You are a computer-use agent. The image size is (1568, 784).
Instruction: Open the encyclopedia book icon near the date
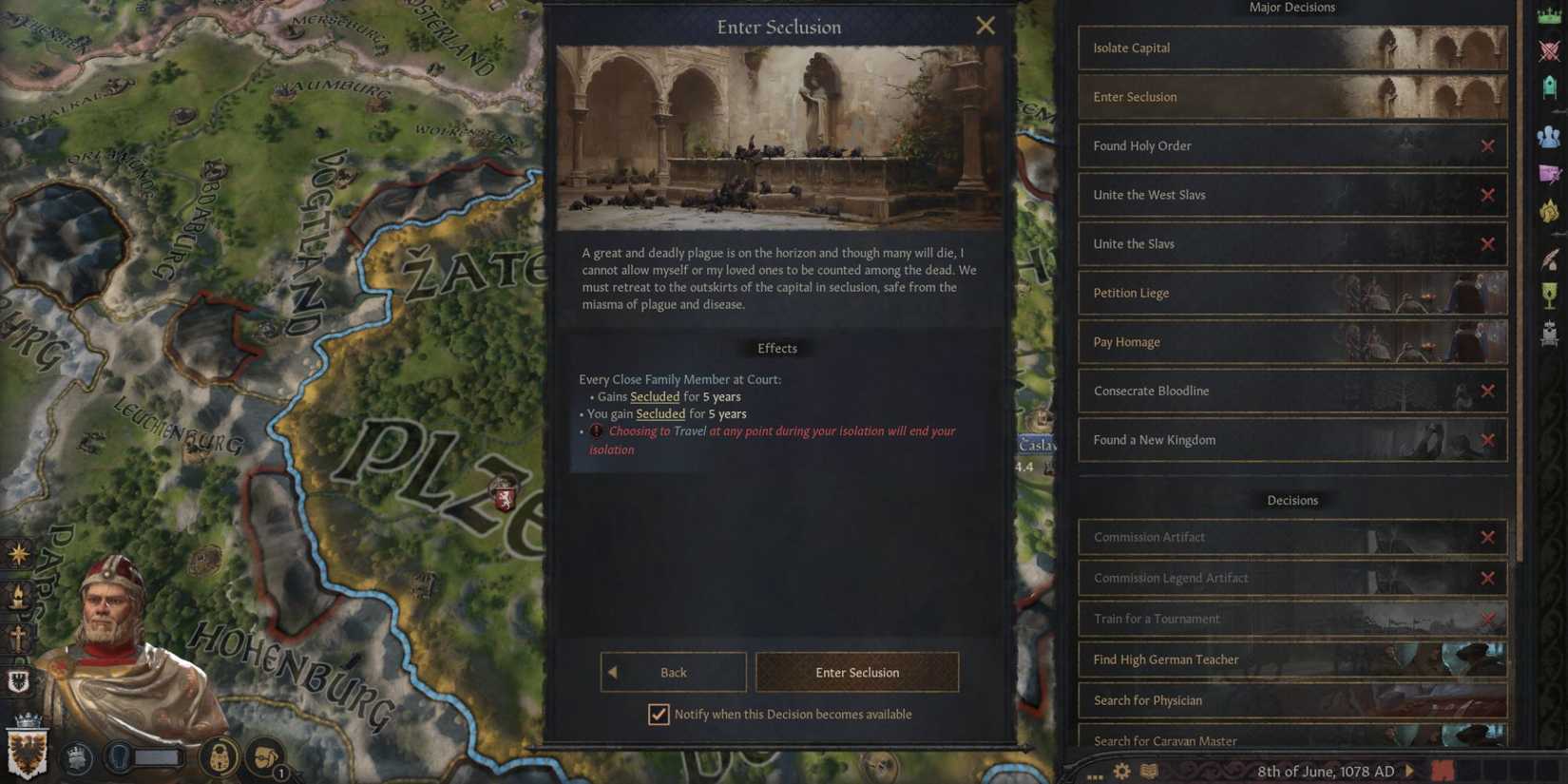coord(1147,771)
